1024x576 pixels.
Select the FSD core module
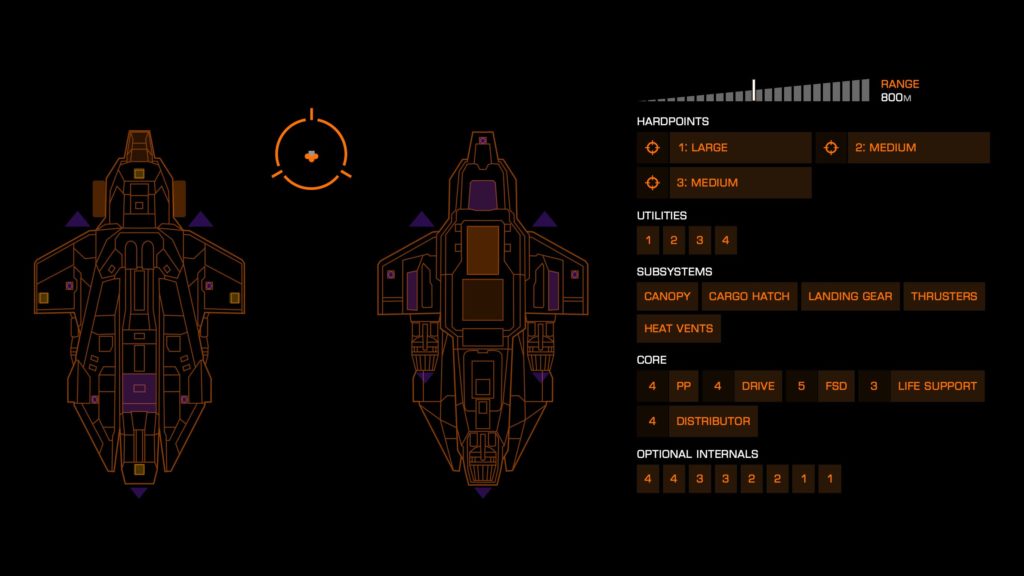point(835,386)
